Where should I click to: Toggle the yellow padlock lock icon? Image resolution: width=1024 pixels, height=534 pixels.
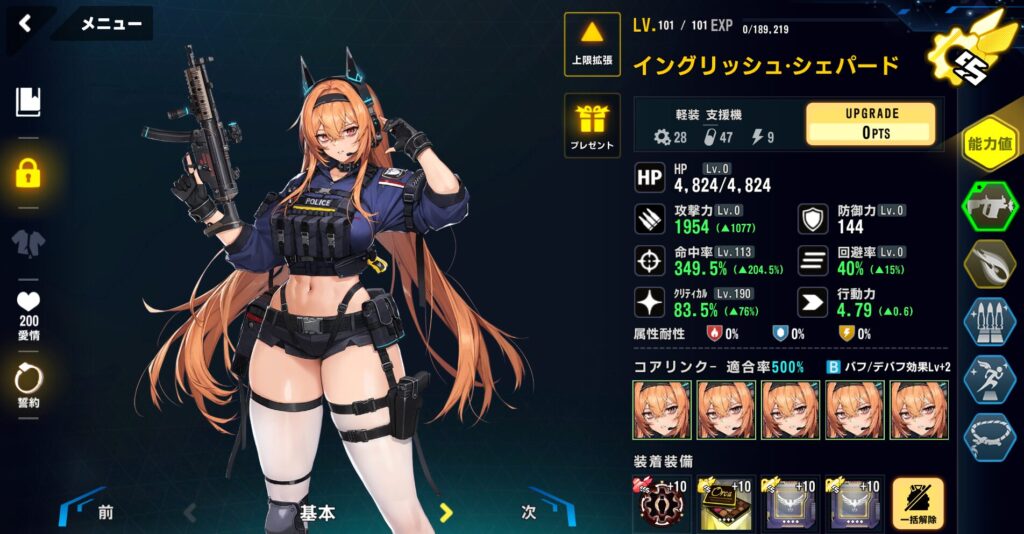click(x=28, y=173)
